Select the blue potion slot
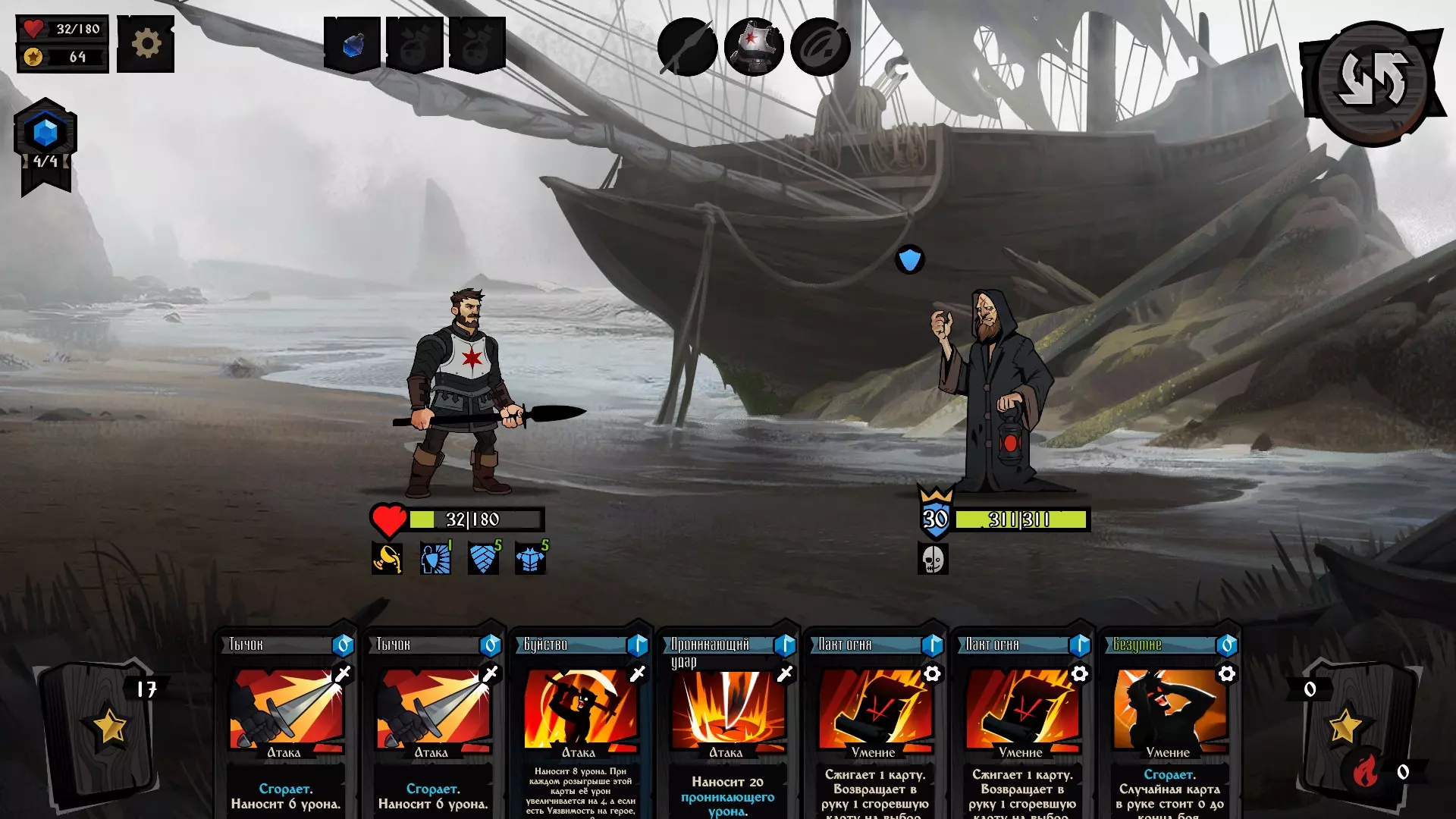 (353, 45)
